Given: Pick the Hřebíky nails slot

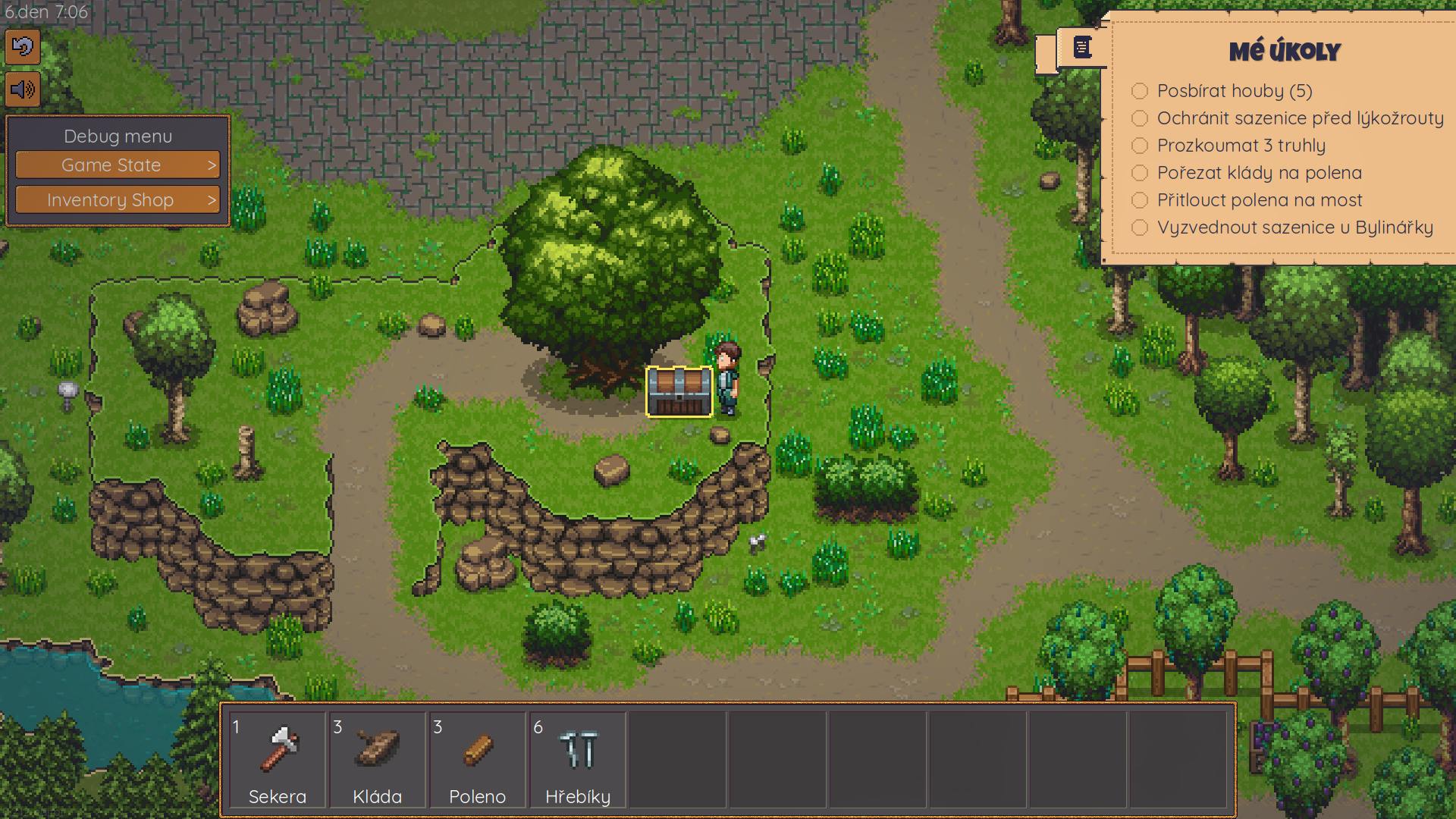Looking at the screenshot, I should pyautogui.click(x=577, y=759).
